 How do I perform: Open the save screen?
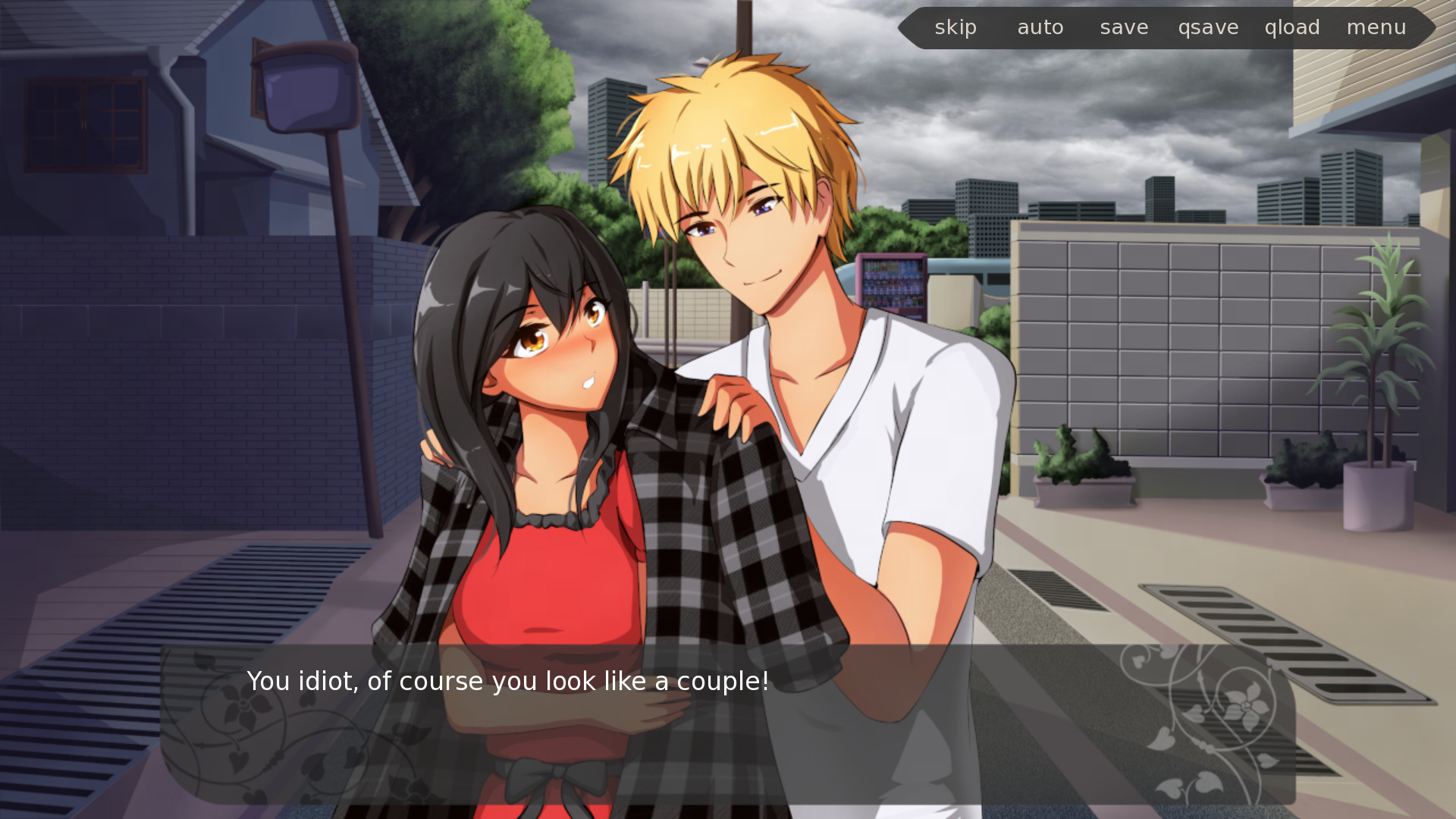1123,27
